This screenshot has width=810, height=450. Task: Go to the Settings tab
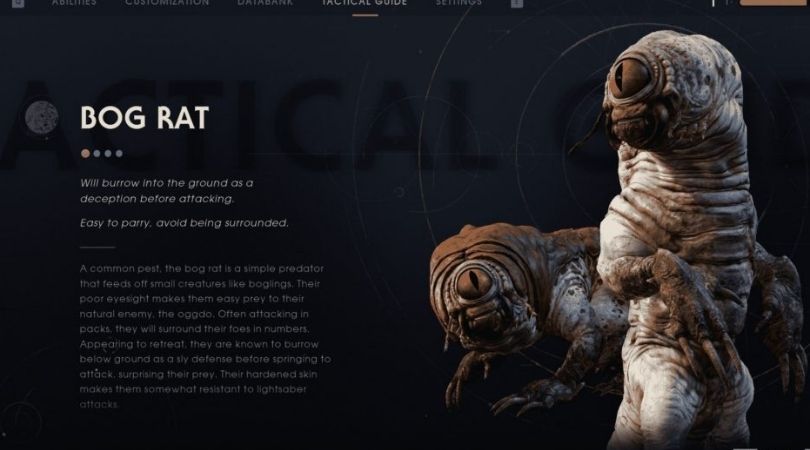click(459, 4)
